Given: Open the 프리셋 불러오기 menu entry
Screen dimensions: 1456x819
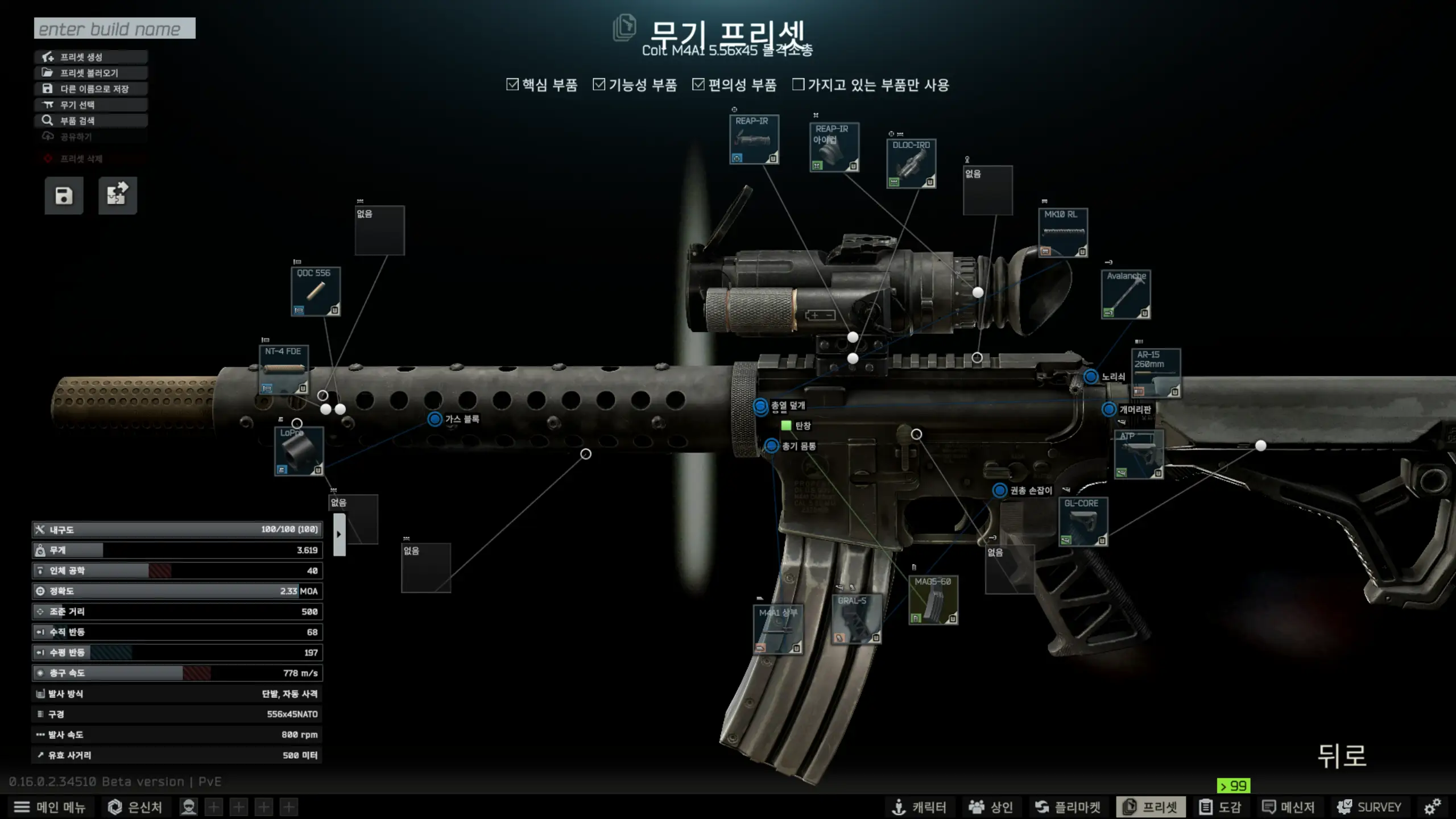Looking at the screenshot, I should [90, 73].
